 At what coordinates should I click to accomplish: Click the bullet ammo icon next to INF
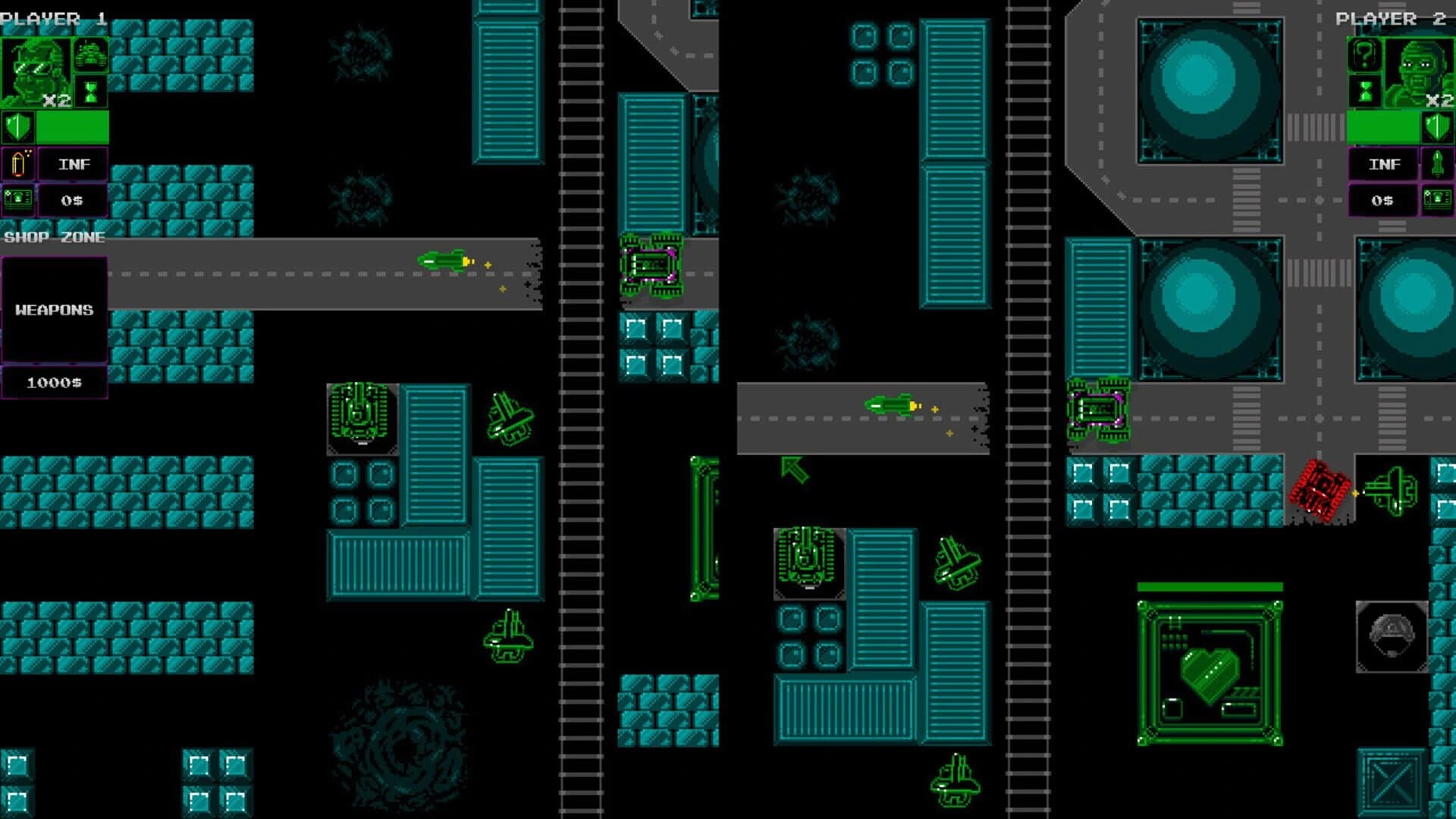coord(19,164)
